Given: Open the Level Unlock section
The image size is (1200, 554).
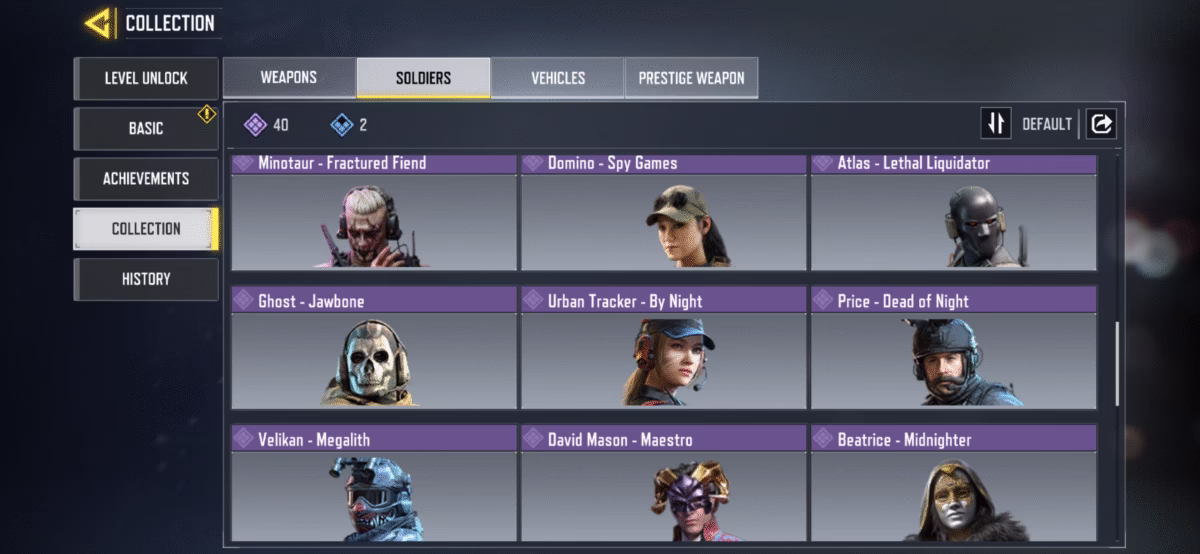Looking at the screenshot, I should (146, 78).
